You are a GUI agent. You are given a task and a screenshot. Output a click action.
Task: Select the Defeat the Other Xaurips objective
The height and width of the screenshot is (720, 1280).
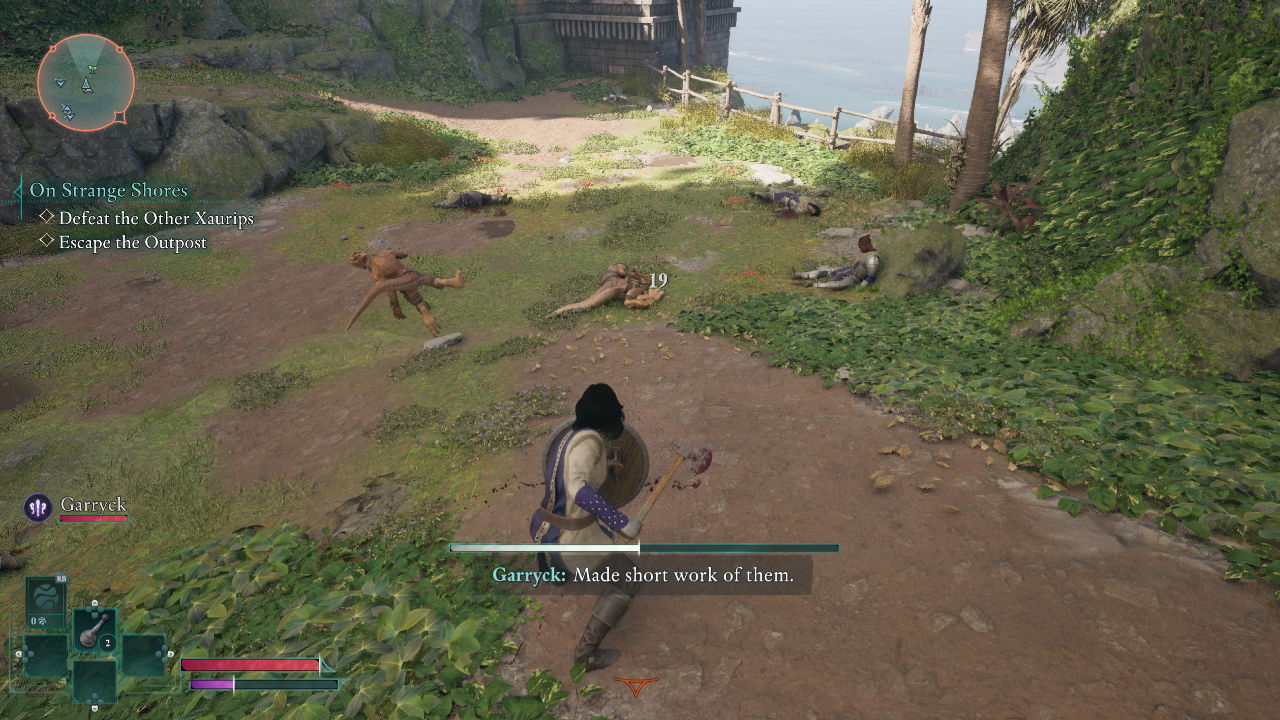pyautogui.click(x=156, y=218)
